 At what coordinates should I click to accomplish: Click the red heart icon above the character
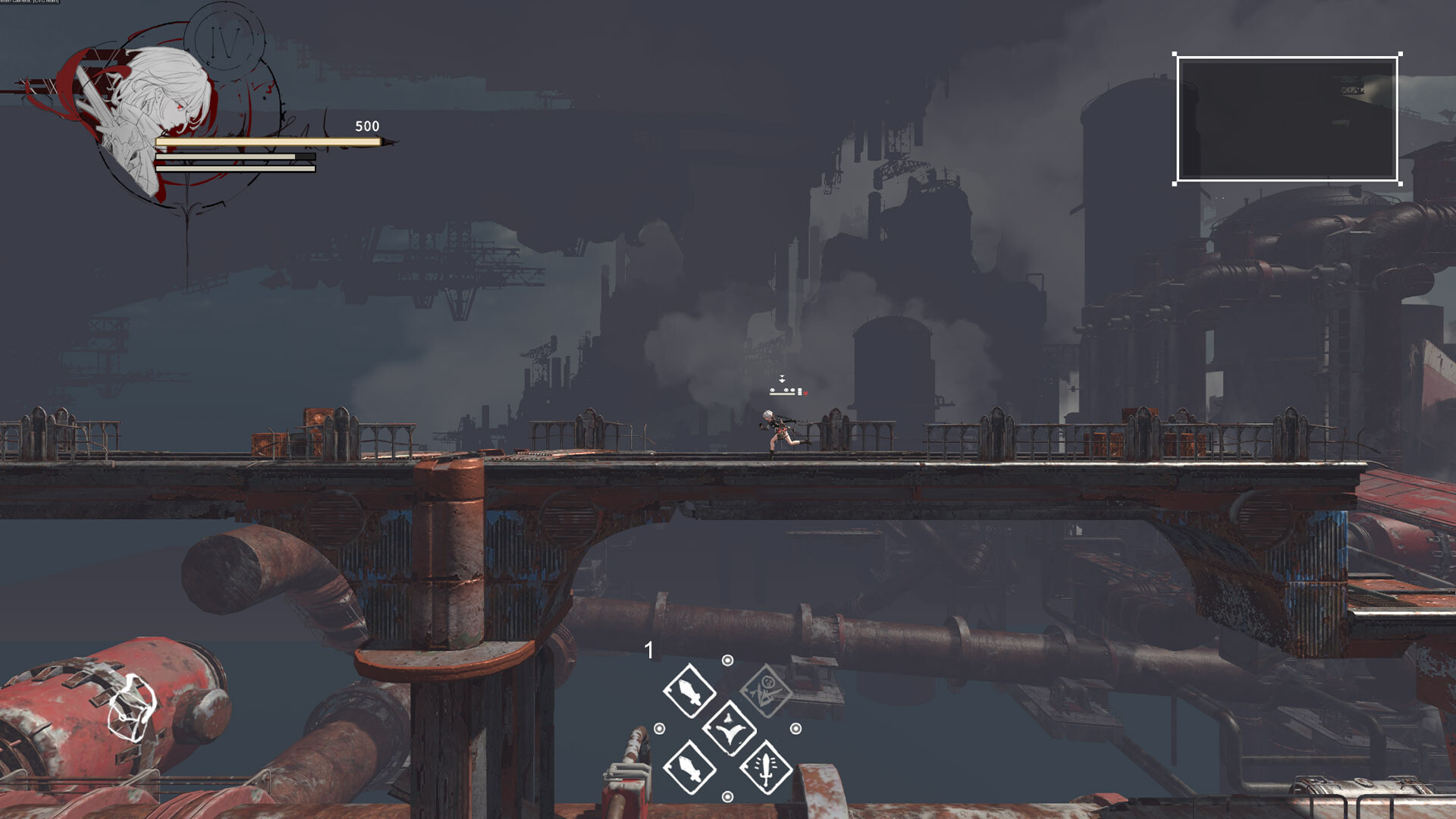pyautogui.click(x=805, y=393)
